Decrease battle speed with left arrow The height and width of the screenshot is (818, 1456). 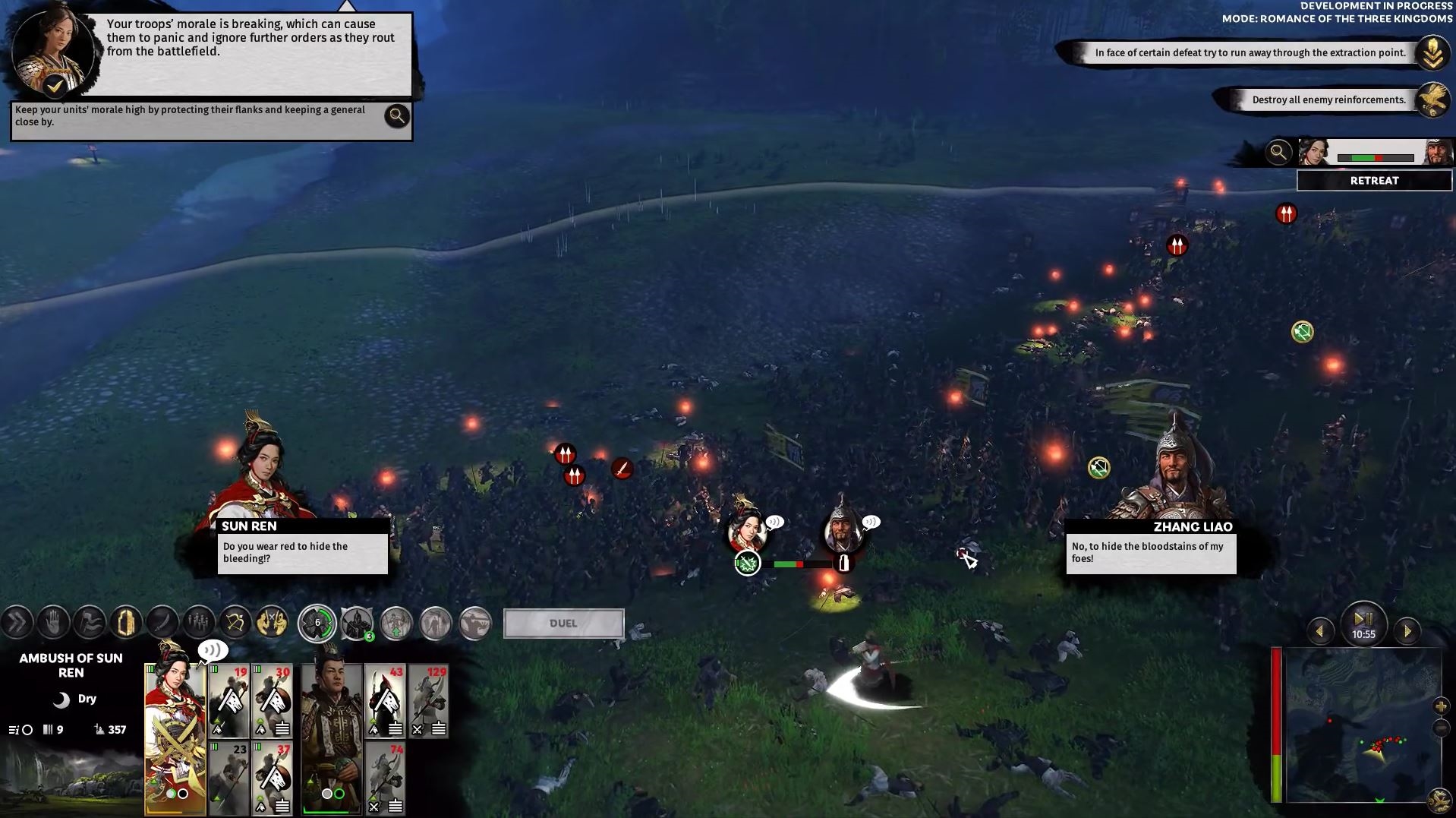coord(1320,631)
